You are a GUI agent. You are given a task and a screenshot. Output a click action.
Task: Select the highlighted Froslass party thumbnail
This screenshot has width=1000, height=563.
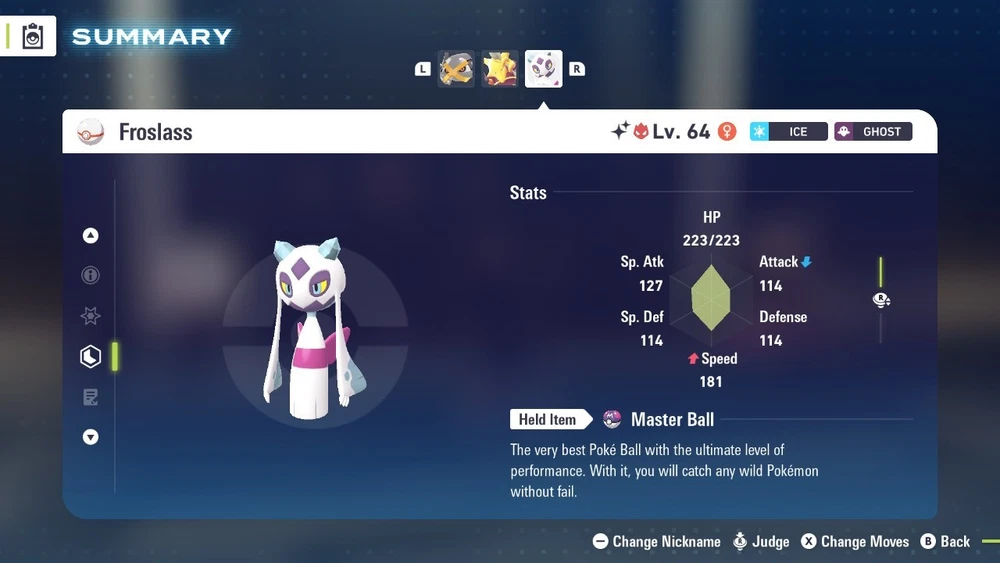544,69
